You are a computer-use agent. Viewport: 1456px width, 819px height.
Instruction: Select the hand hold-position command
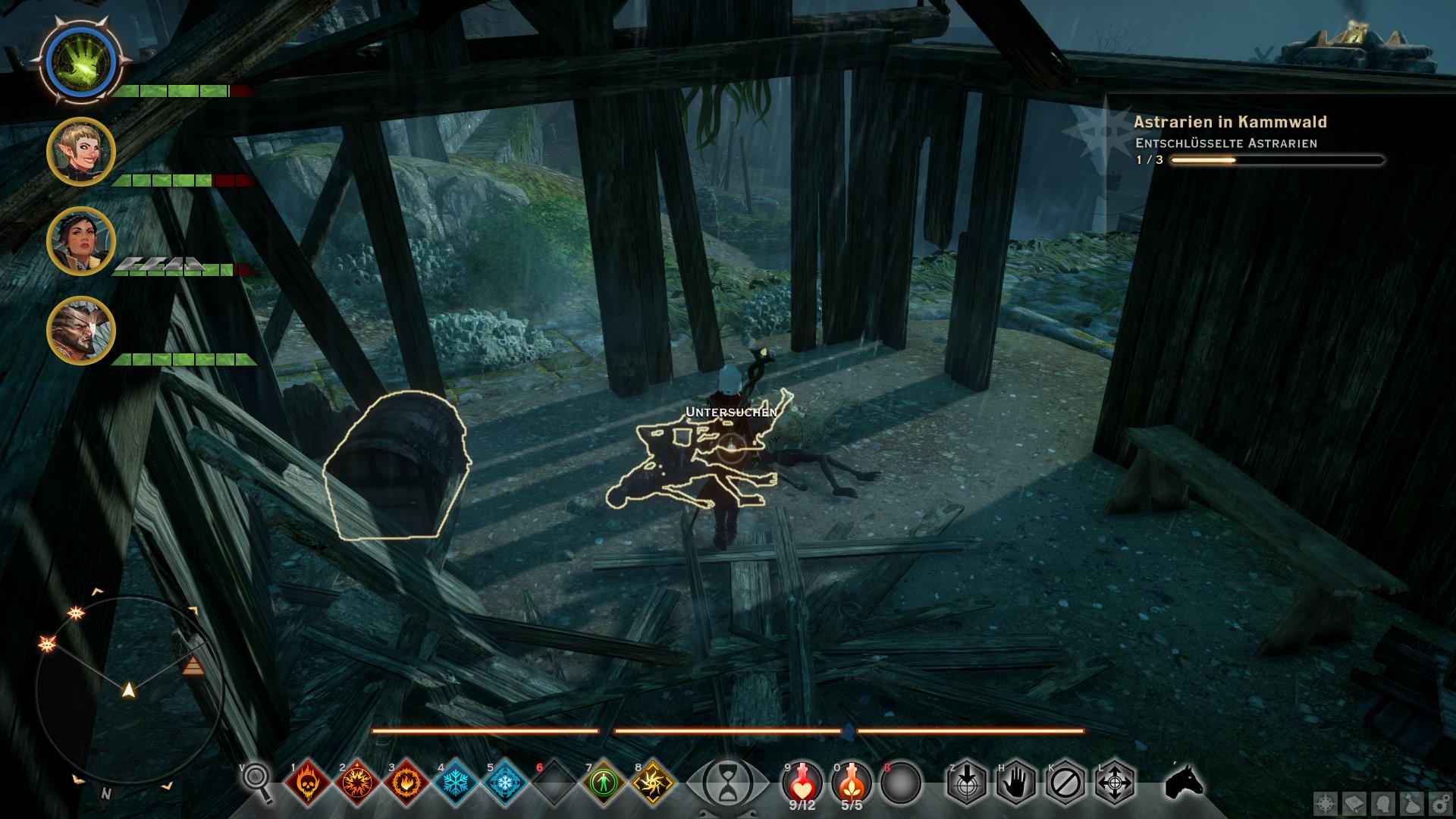(1016, 783)
